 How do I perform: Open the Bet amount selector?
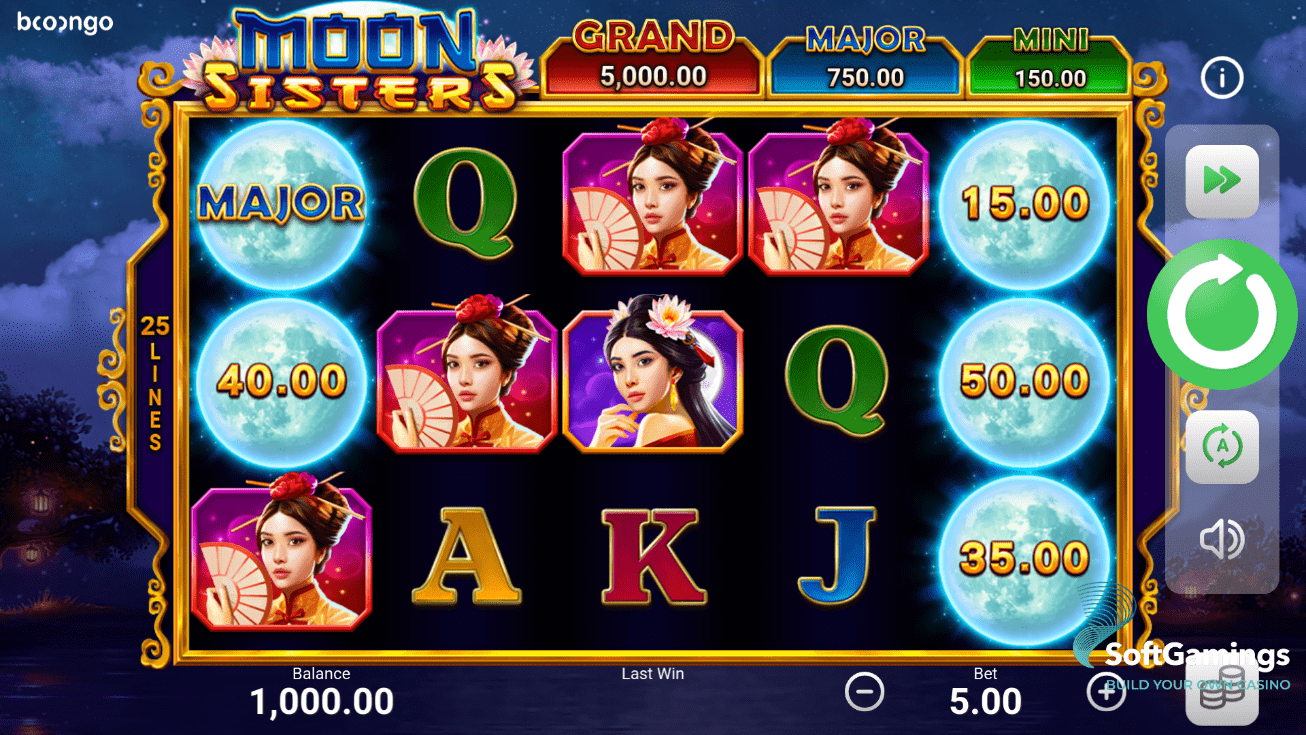tap(985, 691)
